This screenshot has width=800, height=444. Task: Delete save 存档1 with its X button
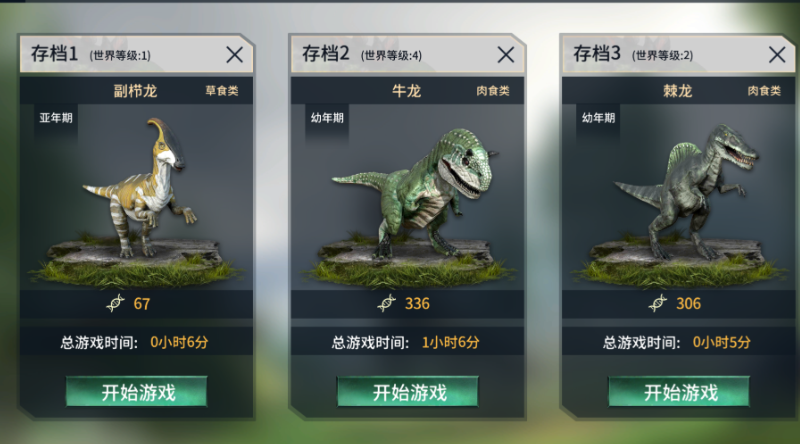[x=234, y=55]
